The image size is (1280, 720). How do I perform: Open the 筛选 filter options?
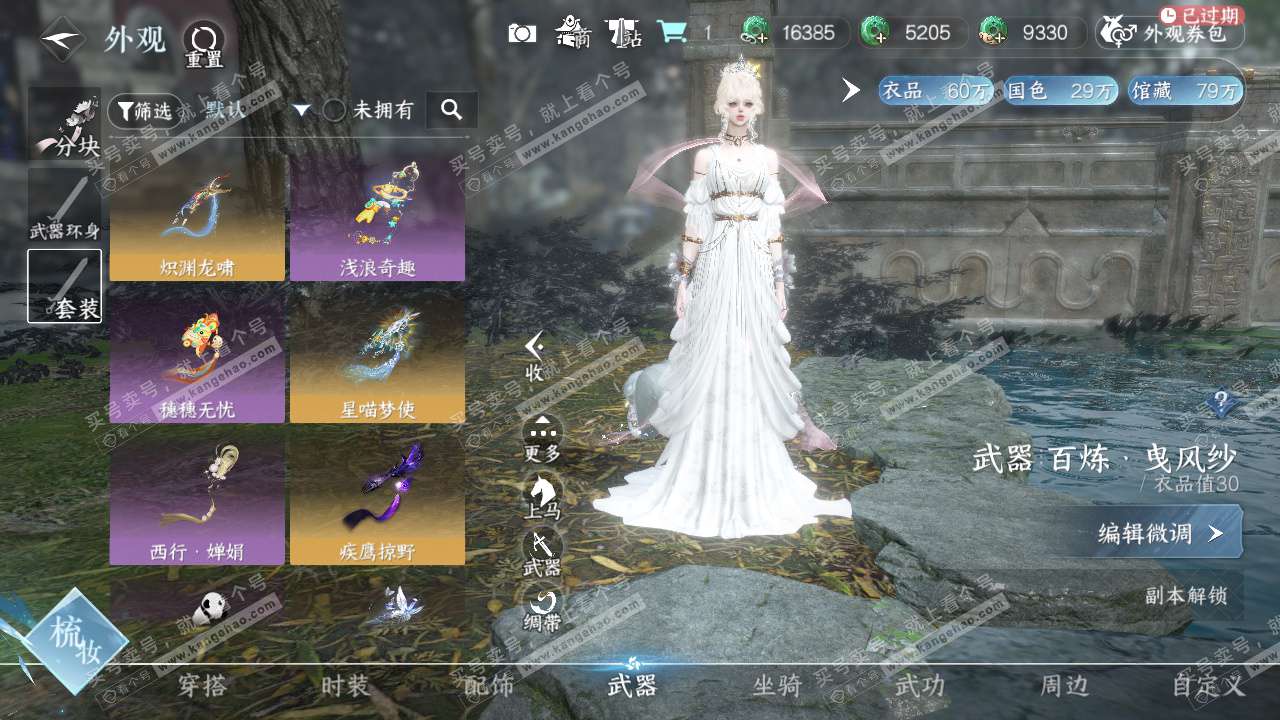[x=140, y=110]
